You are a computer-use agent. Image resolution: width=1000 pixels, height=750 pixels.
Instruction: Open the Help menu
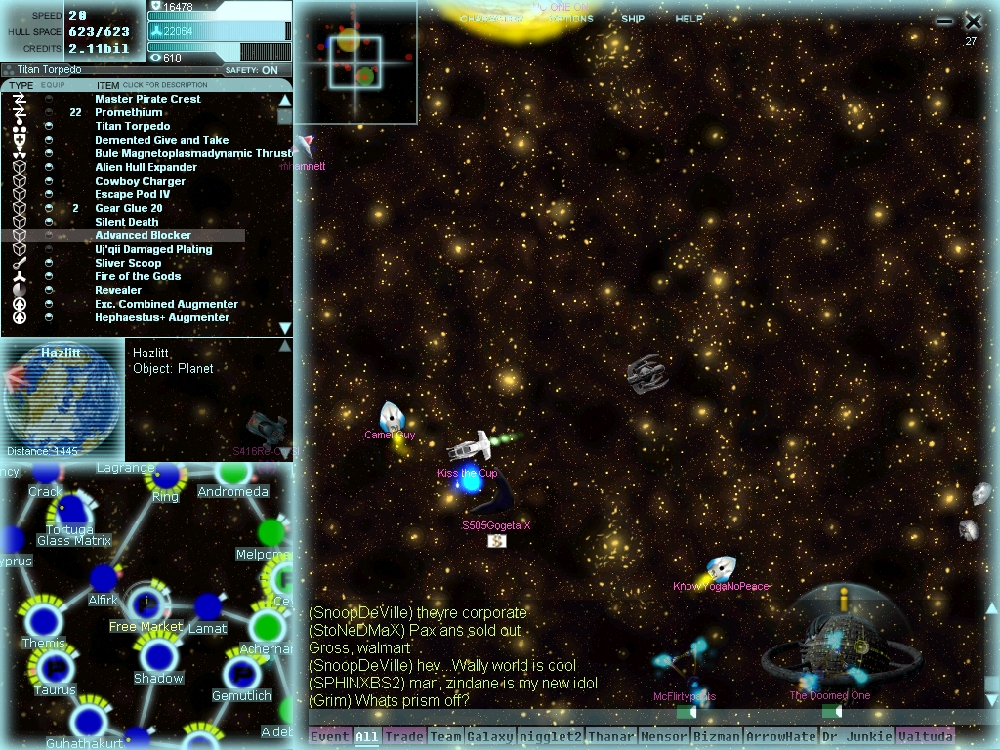pos(688,19)
